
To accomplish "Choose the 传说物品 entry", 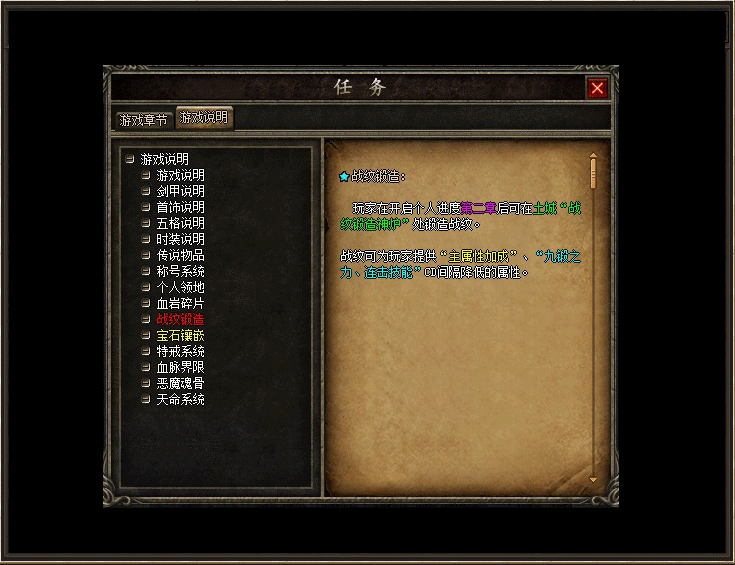I will pyautogui.click(x=180, y=255).
